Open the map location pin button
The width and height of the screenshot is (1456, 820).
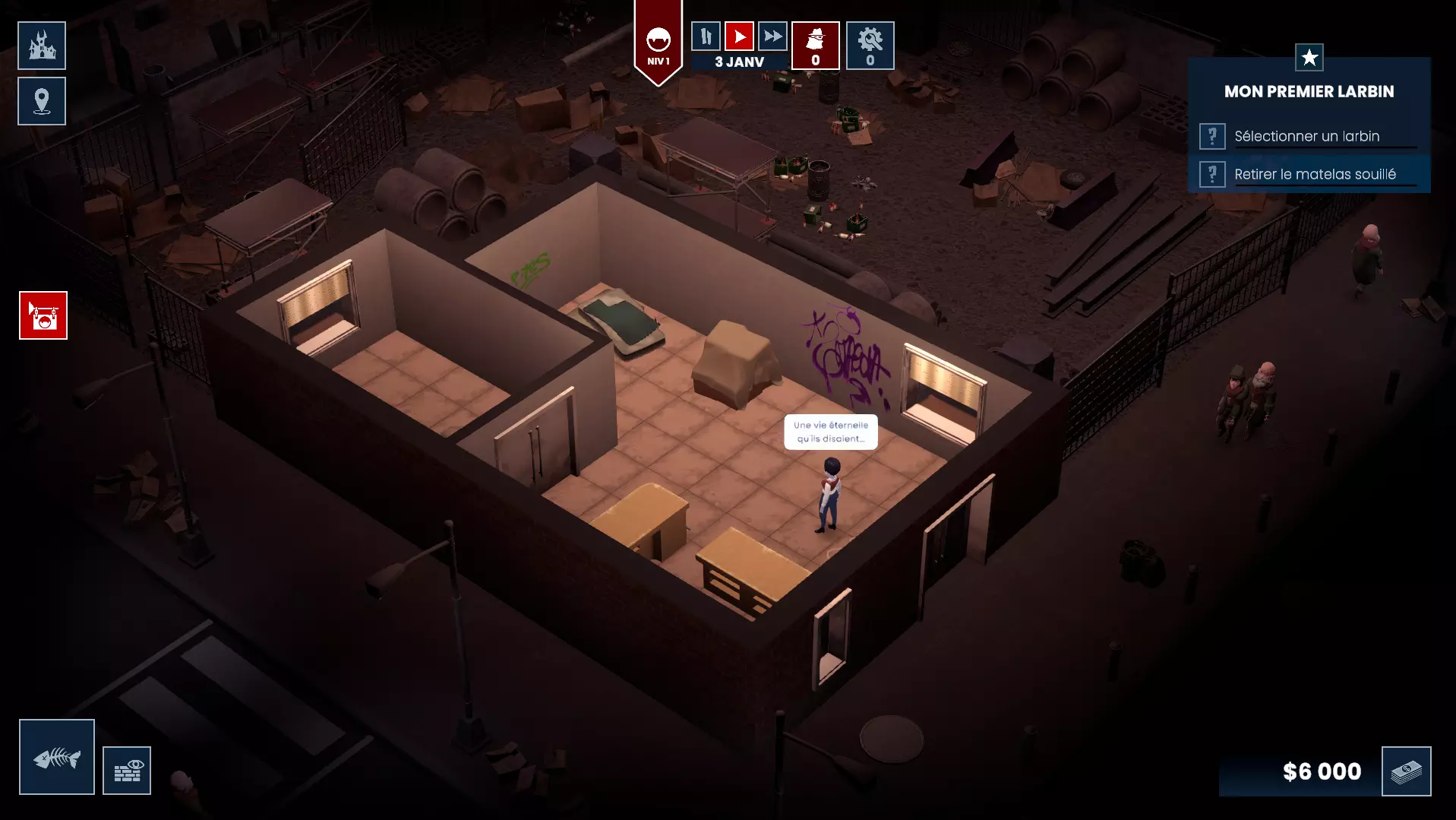tap(42, 101)
